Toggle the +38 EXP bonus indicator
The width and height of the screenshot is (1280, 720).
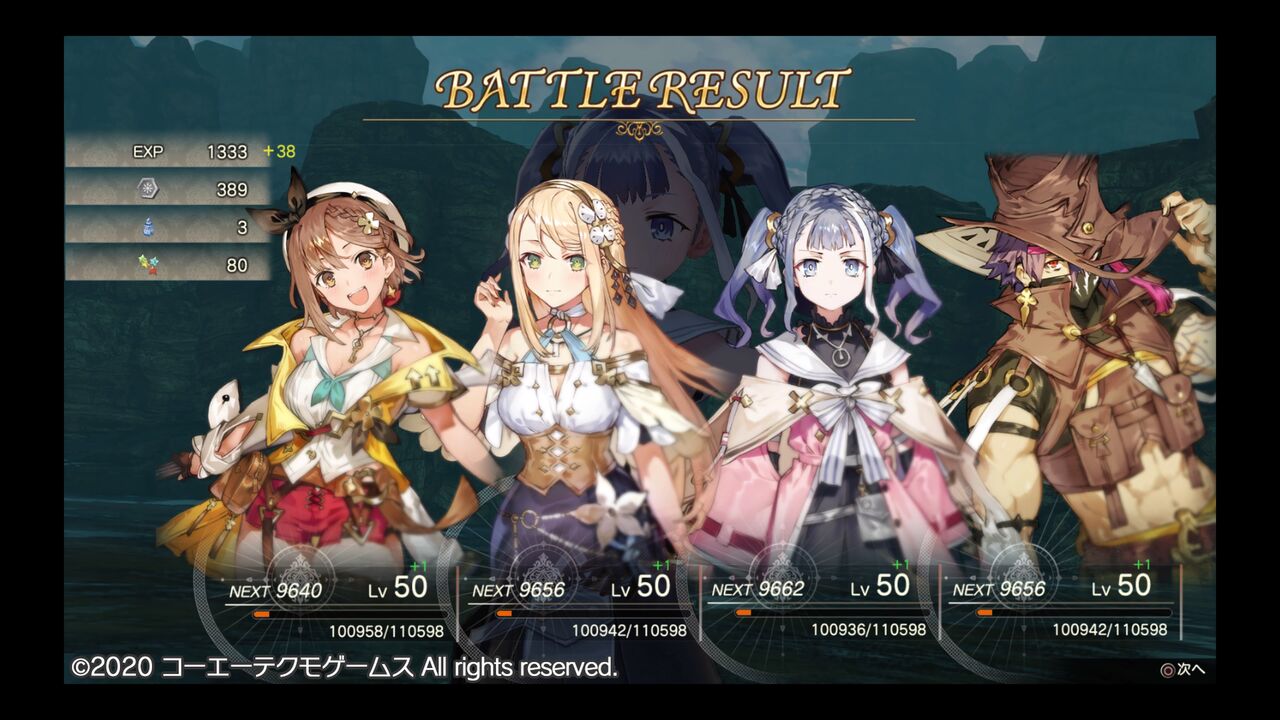tap(278, 152)
